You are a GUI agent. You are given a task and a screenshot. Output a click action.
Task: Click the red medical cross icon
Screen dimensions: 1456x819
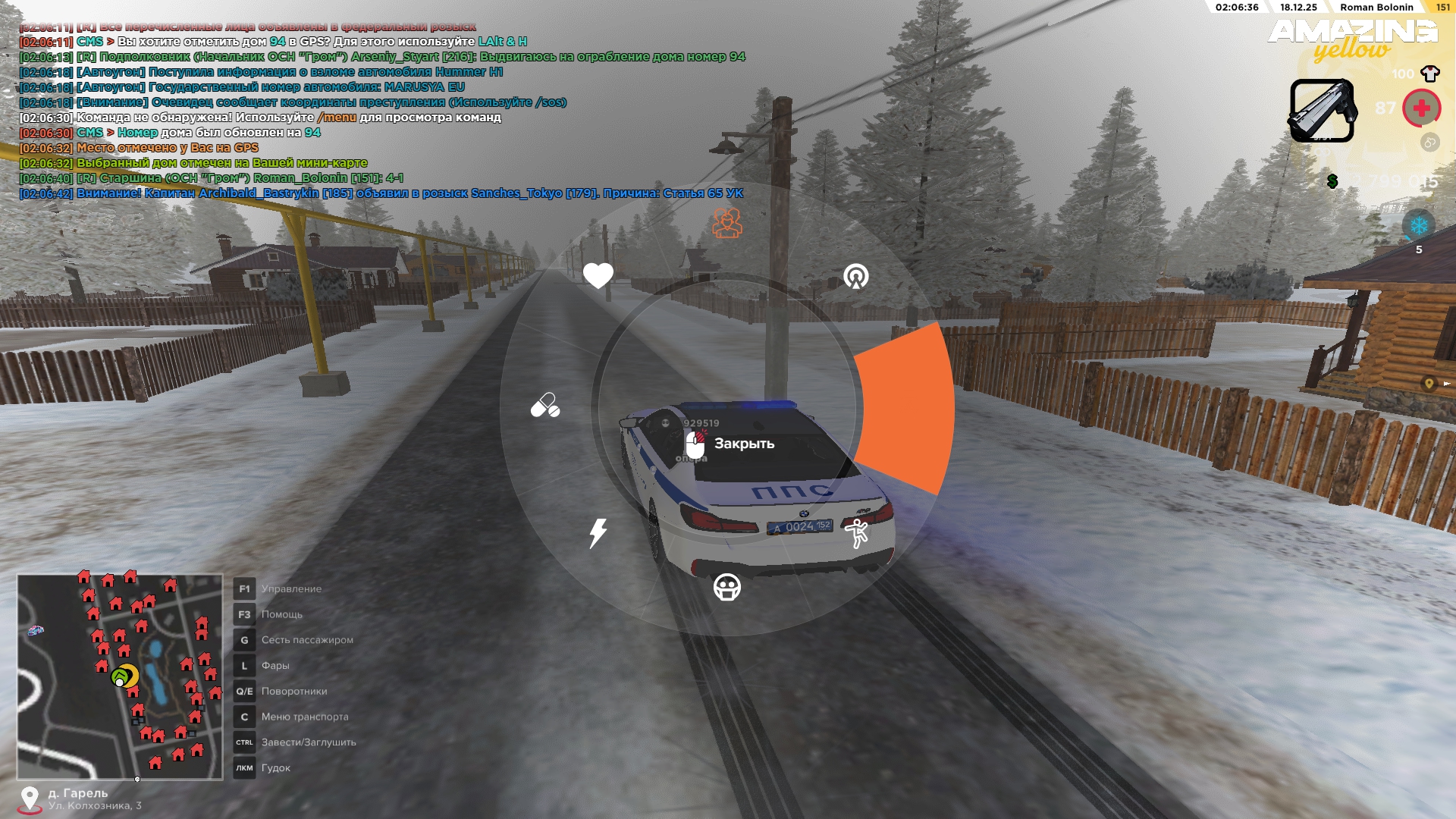coord(1421,108)
